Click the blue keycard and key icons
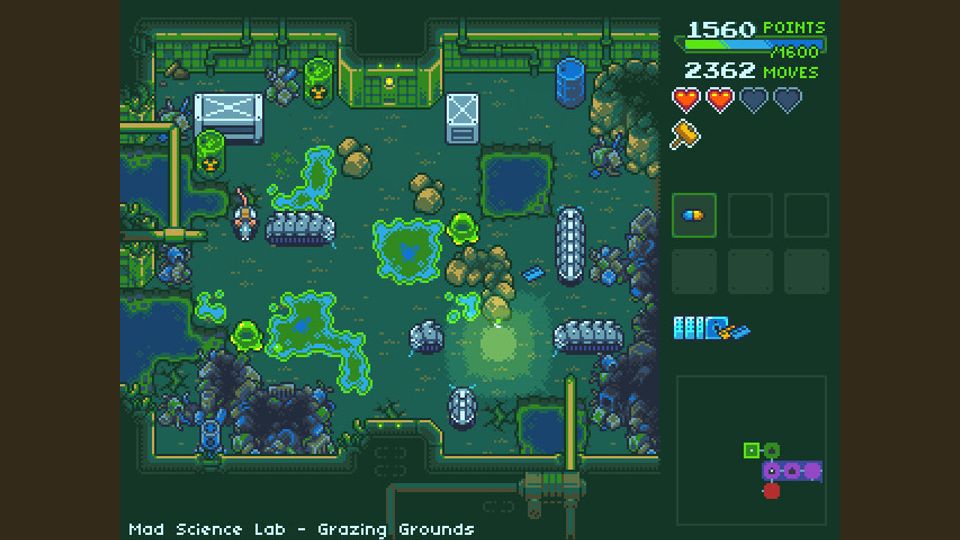 711,328
